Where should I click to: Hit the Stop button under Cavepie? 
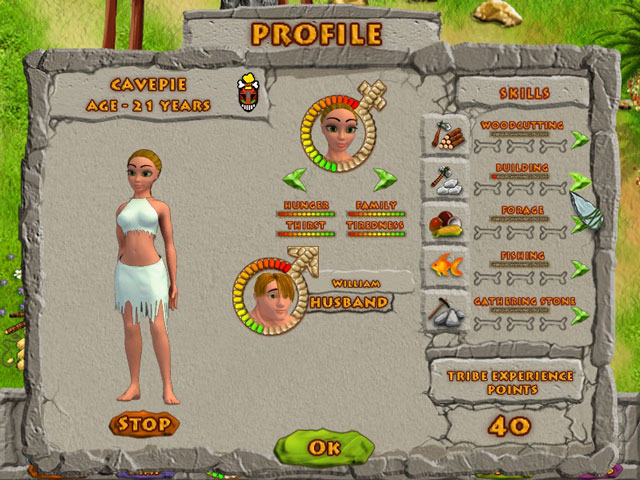point(145,423)
